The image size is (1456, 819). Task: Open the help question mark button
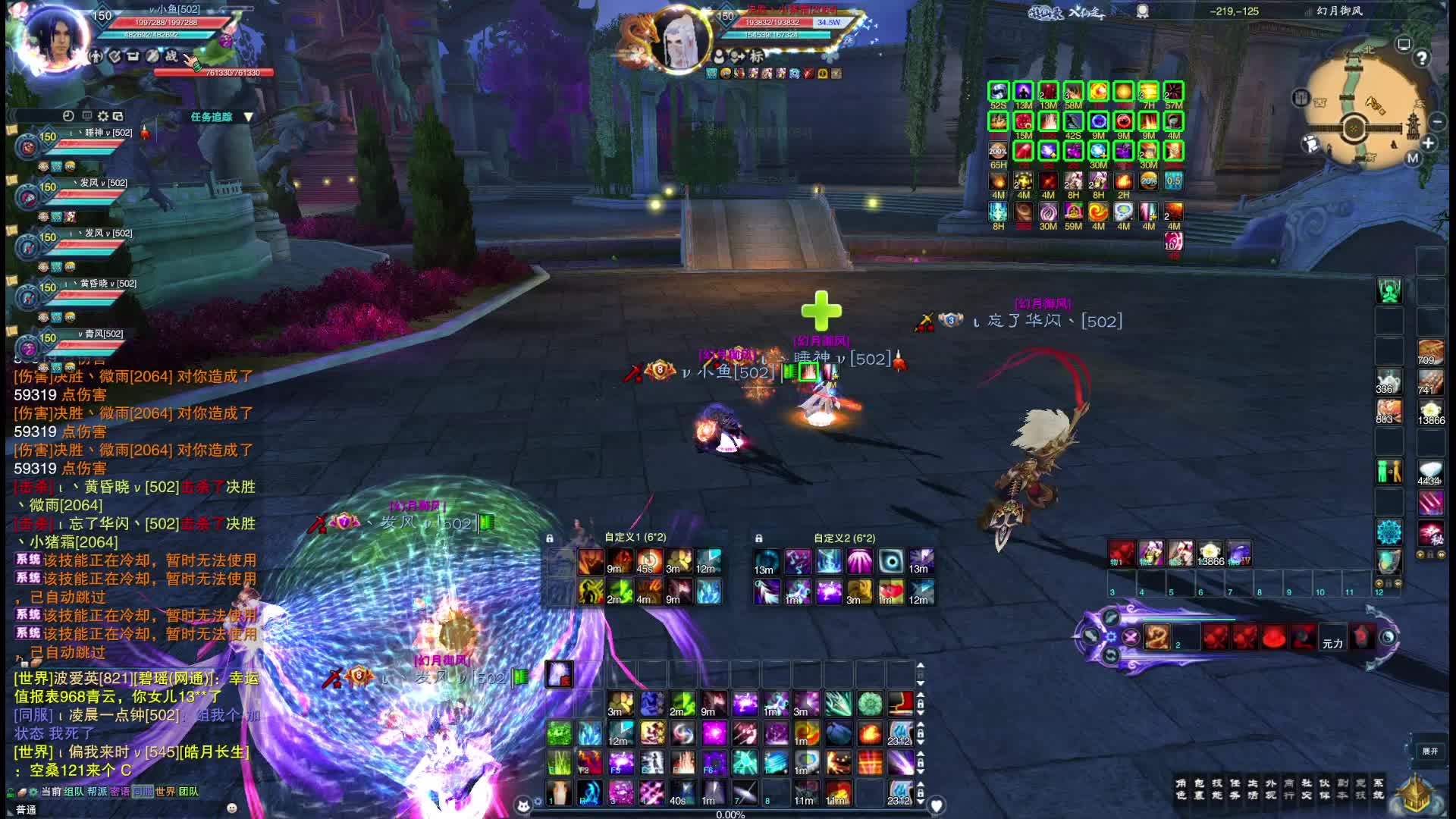(x=1421, y=58)
